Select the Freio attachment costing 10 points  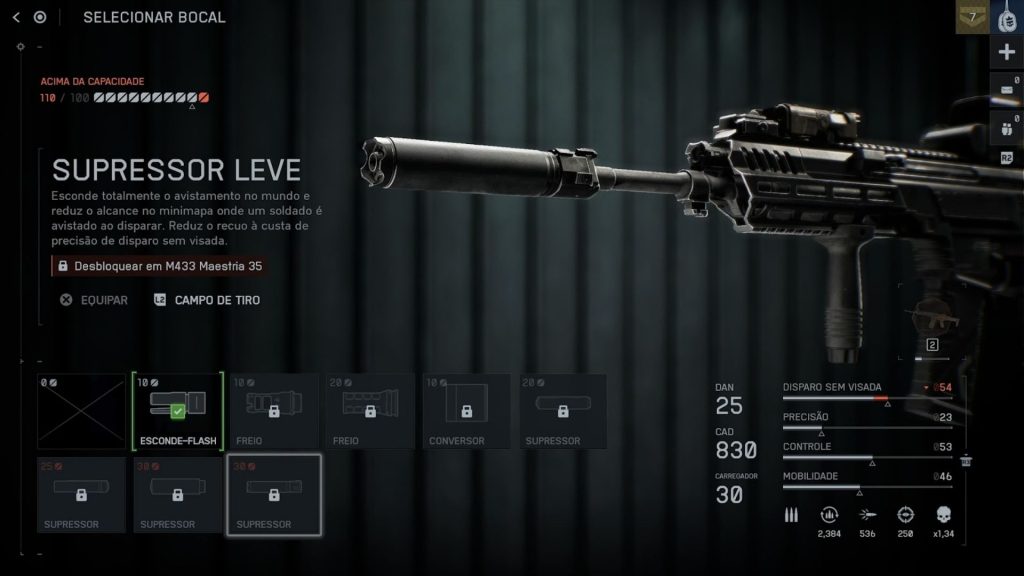(x=273, y=411)
